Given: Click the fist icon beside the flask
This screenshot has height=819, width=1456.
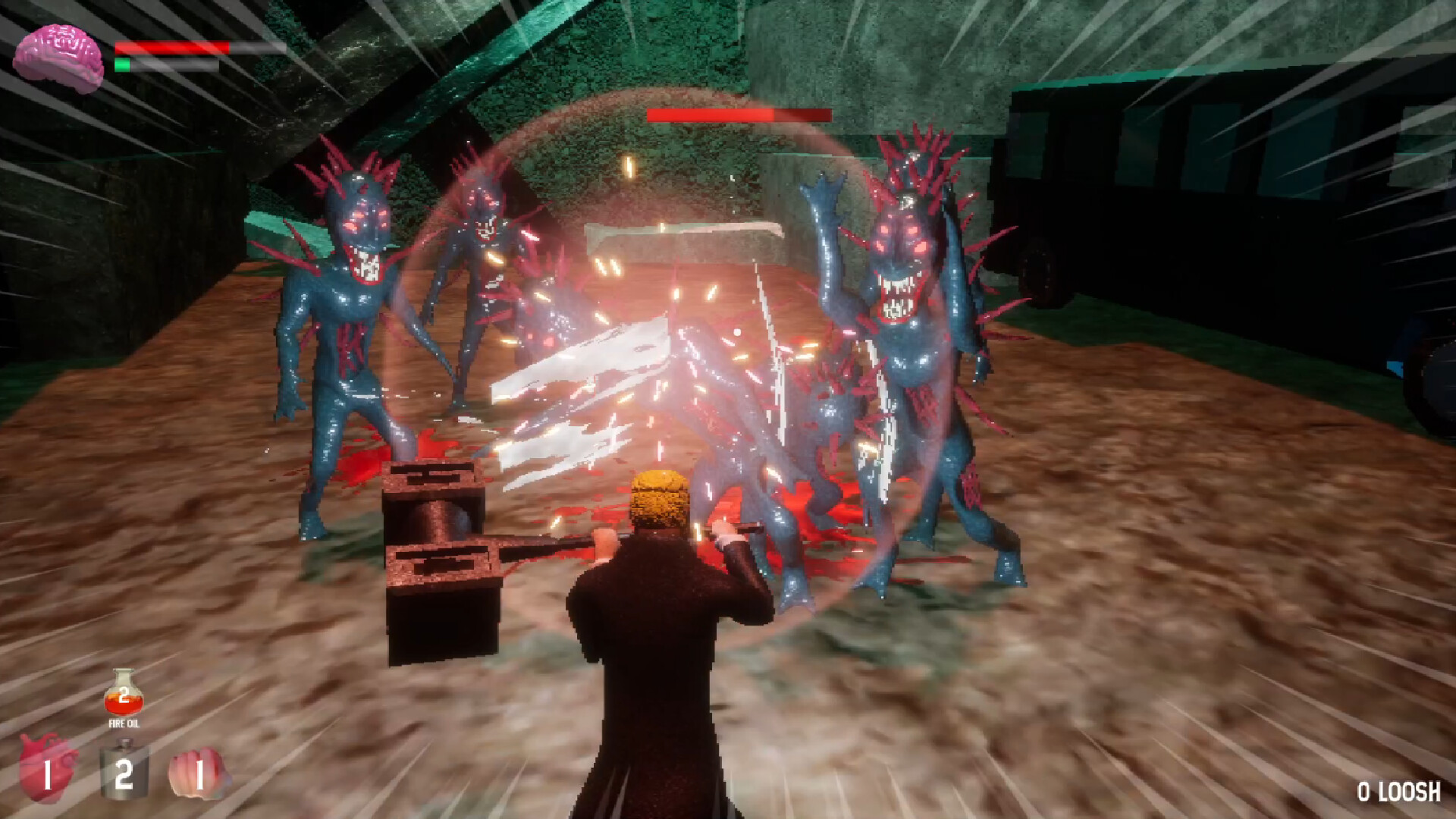Looking at the screenshot, I should click(x=196, y=775).
